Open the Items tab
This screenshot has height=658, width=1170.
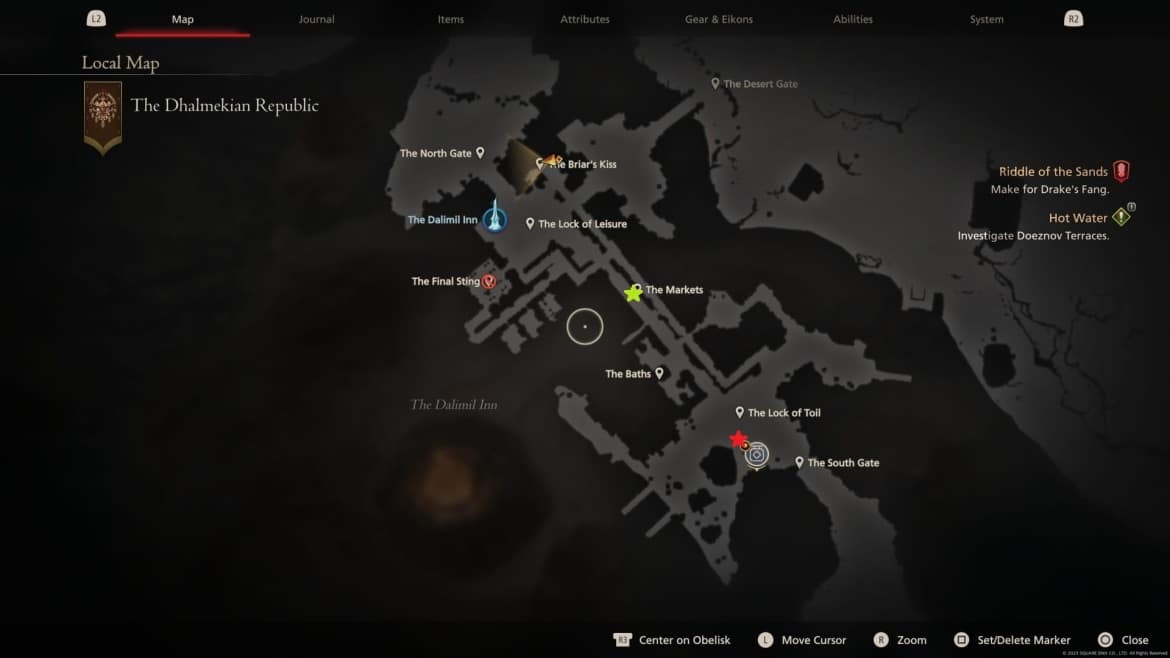click(x=450, y=19)
